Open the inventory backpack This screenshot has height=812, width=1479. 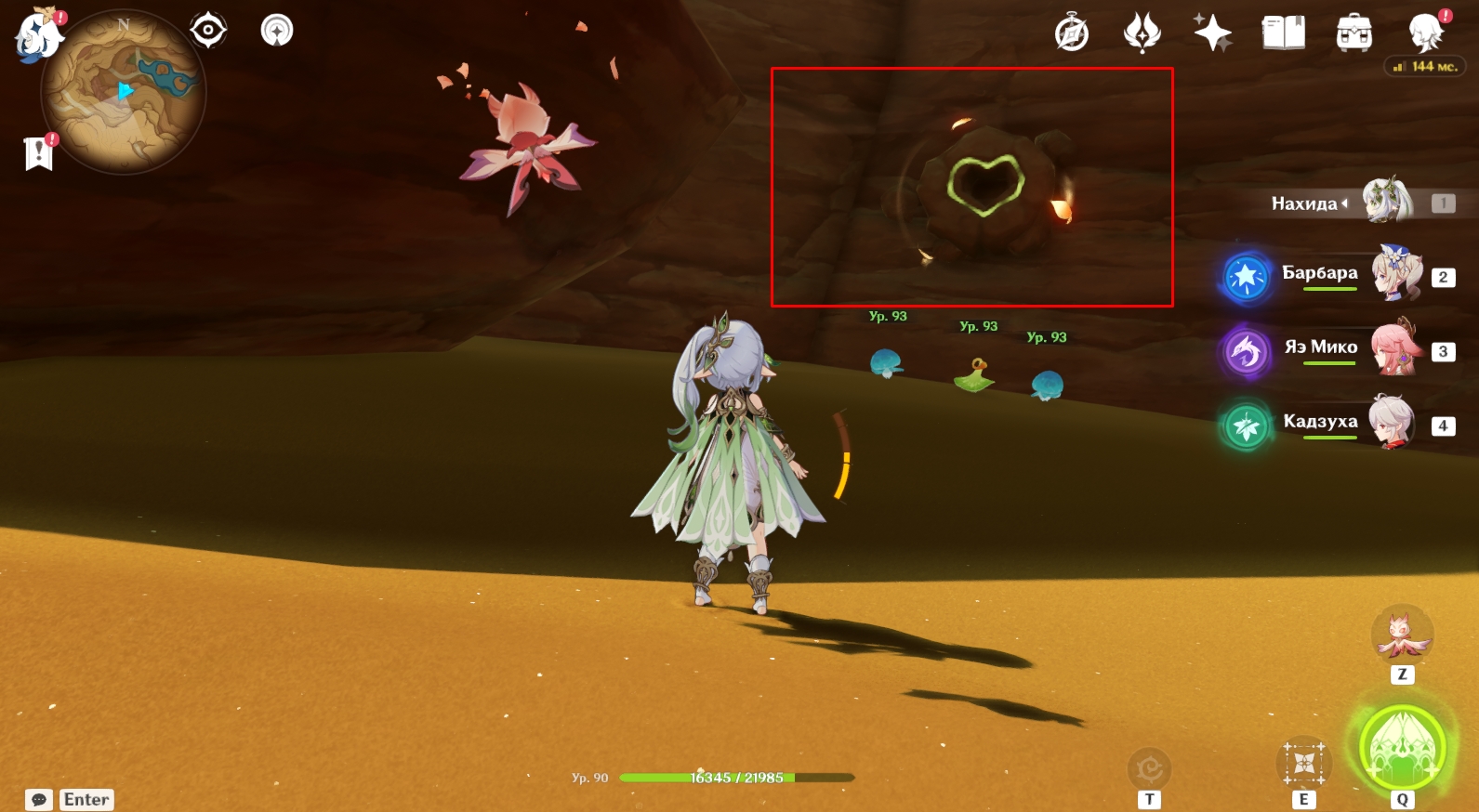pos(1354,33)
